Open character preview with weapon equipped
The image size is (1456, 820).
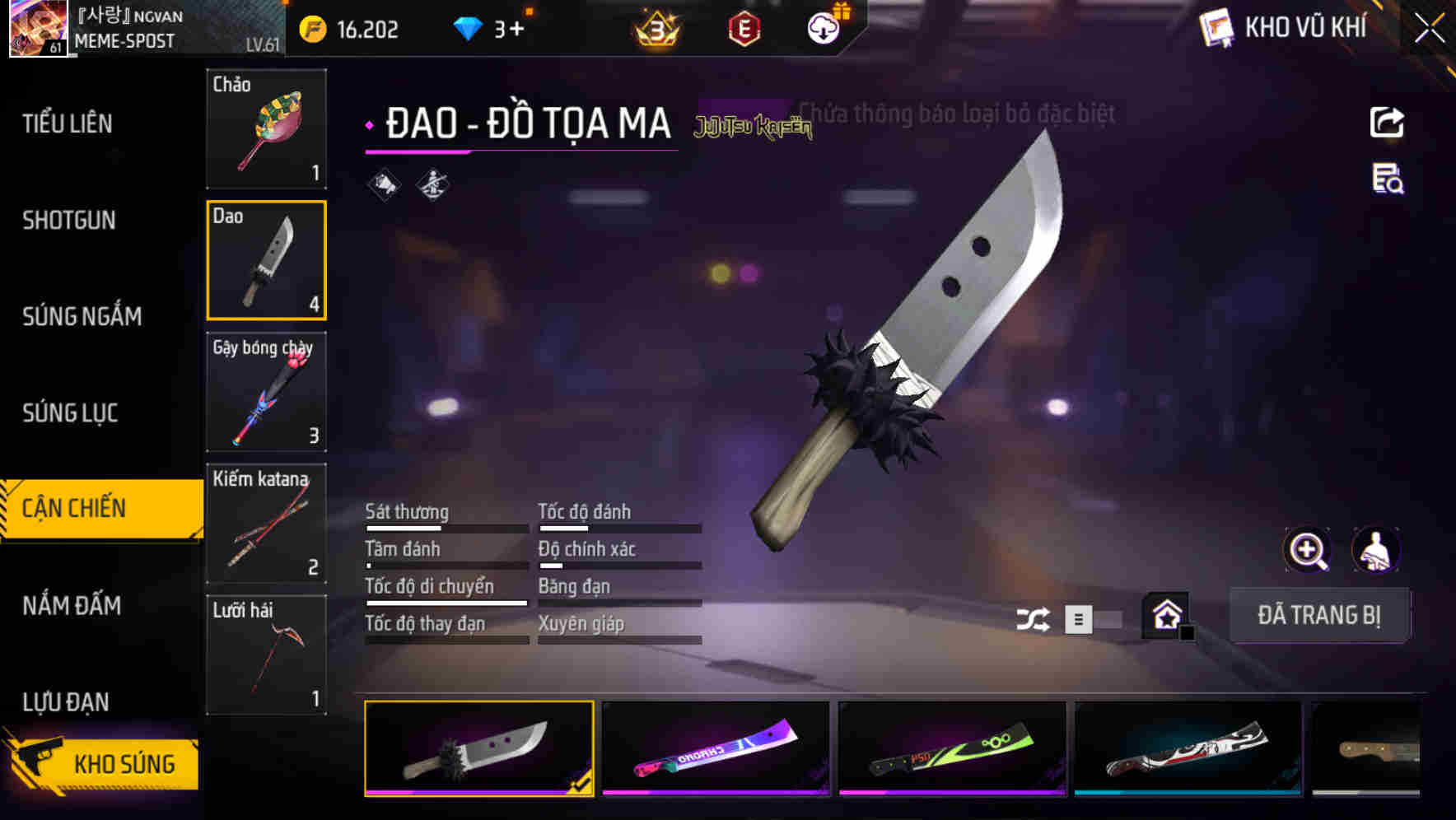(x=1377, y=549)
